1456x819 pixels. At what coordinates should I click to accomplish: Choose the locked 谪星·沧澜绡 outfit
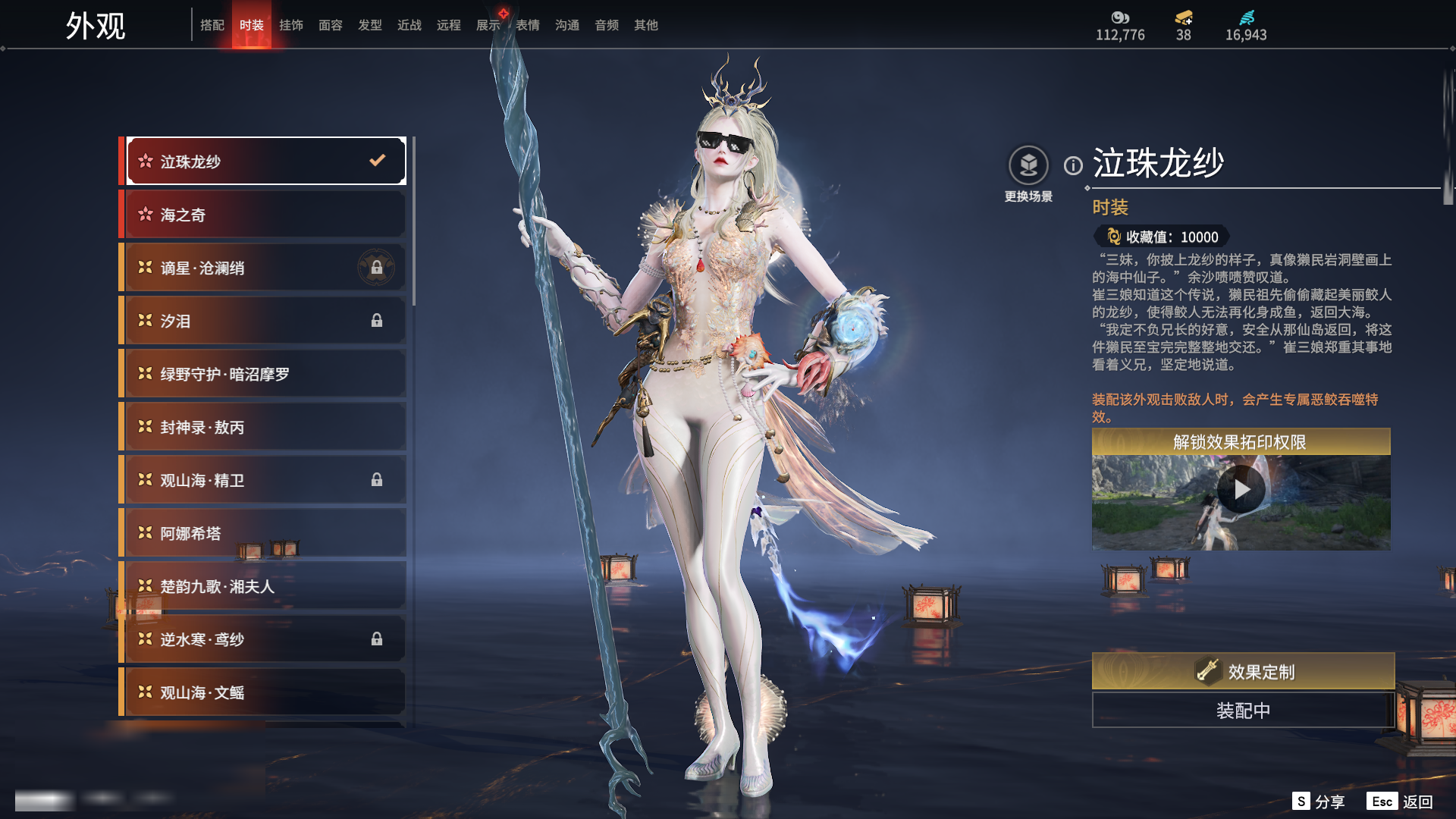pyautogui.click(x=264, y=268)
